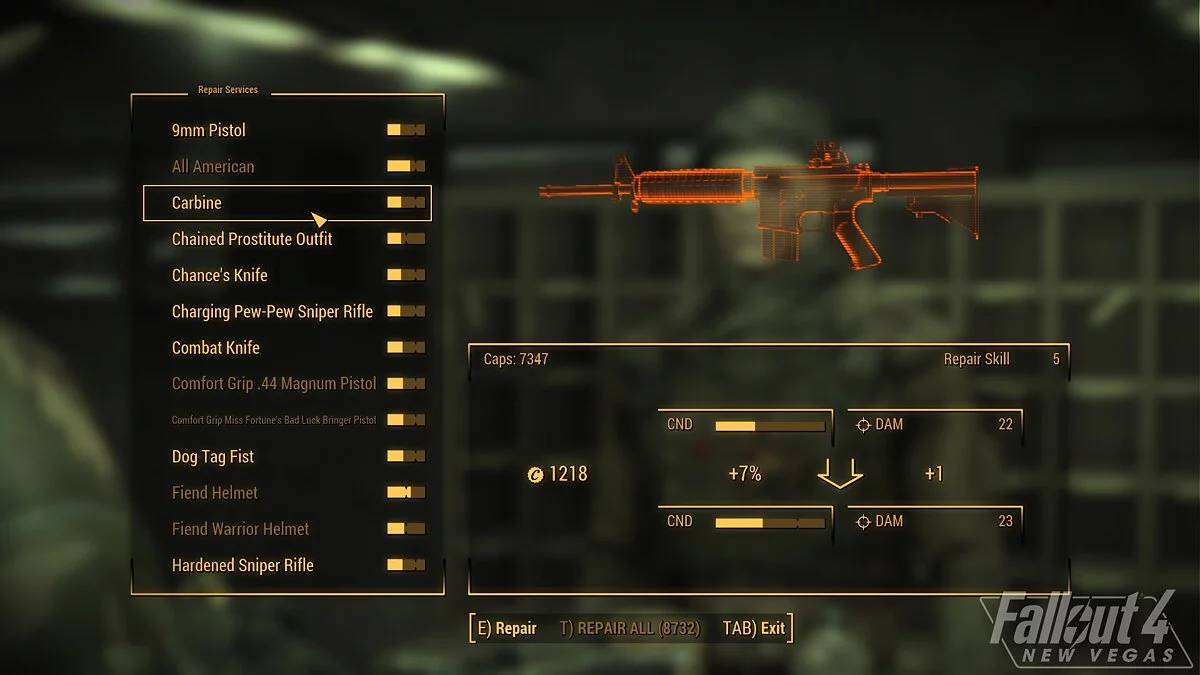The image size is (1200, 675).
Task: Choose All American from the repair list
Action: click(213, 166)
